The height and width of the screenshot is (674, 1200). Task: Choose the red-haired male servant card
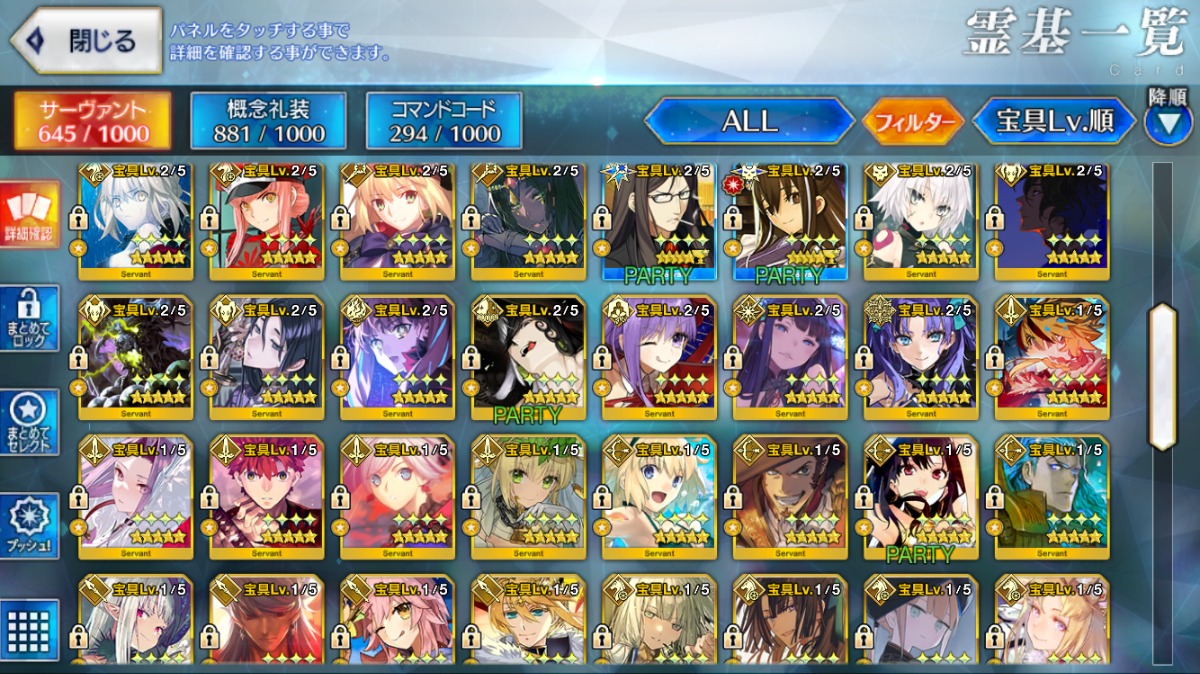click(x=266, y=495)
